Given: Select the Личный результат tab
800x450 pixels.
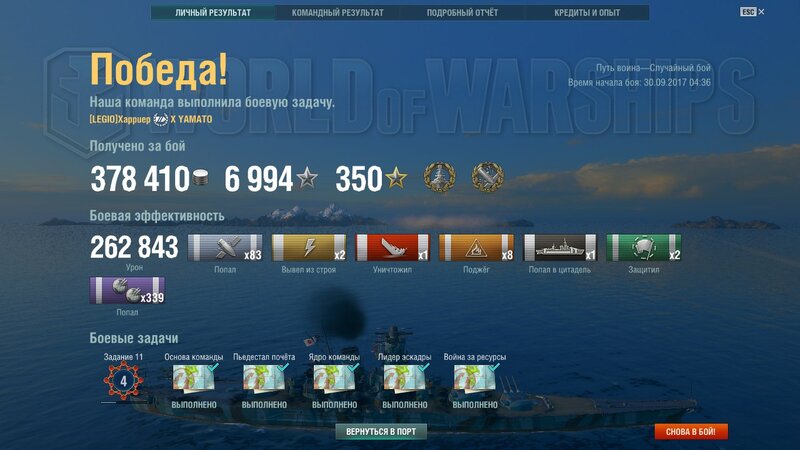Looking at the screenshot, I should click(212, 13).
